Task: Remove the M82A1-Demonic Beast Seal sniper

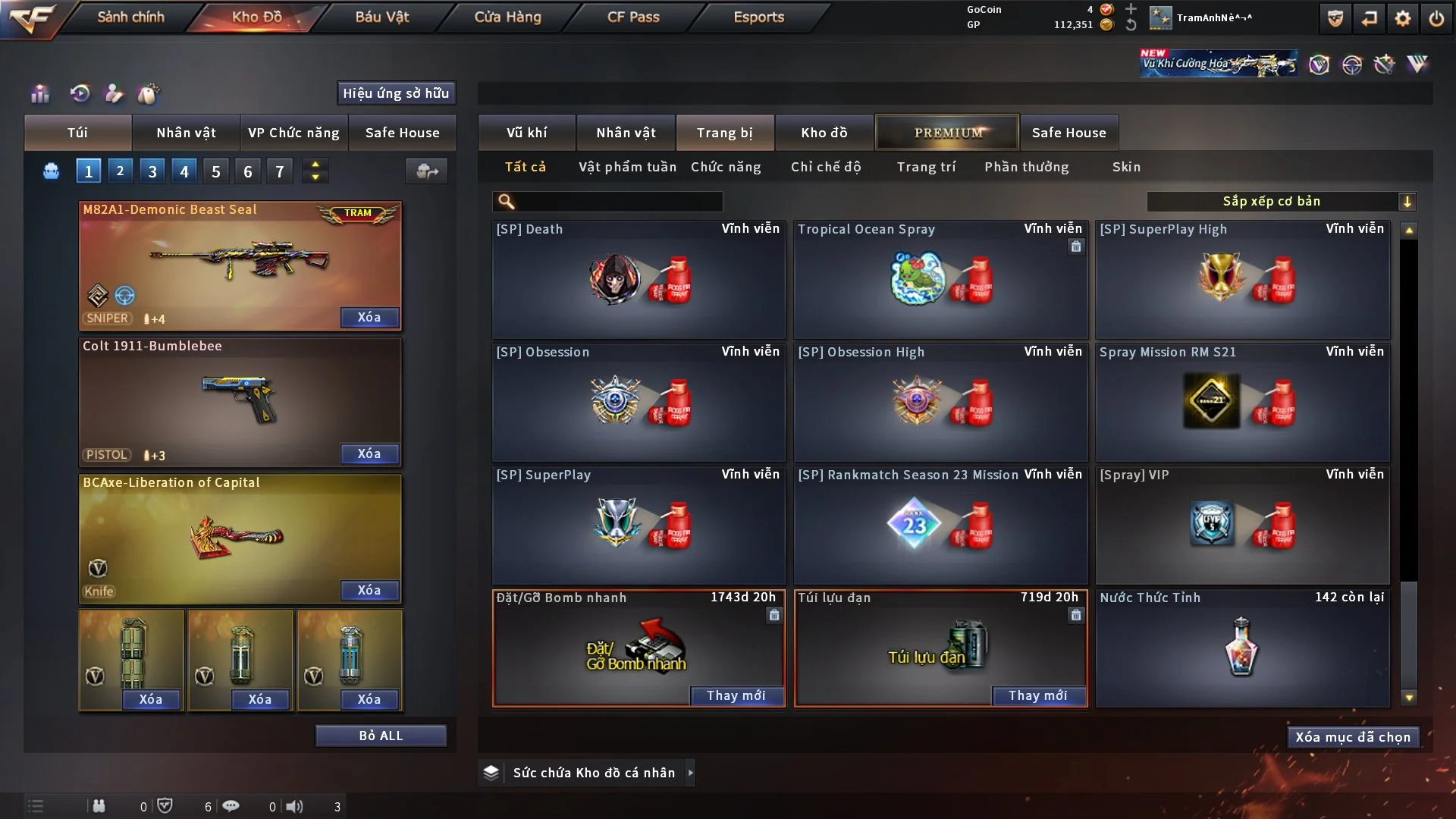Action: coord(369,318)
